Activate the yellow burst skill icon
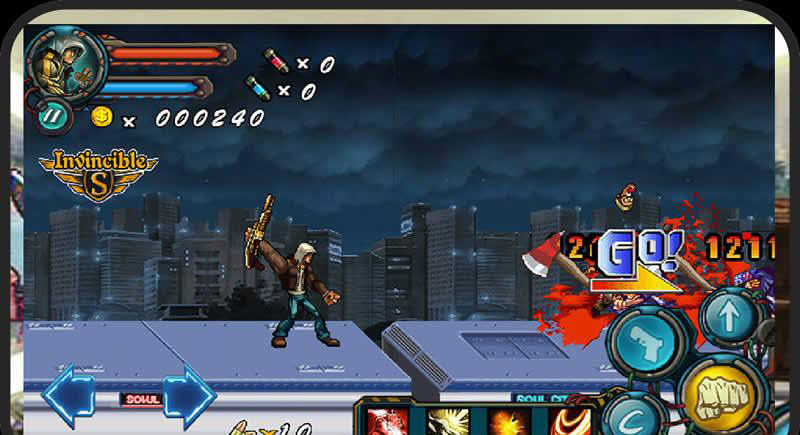The width and height of the screenshot is (800, 435). click(446, 421)
